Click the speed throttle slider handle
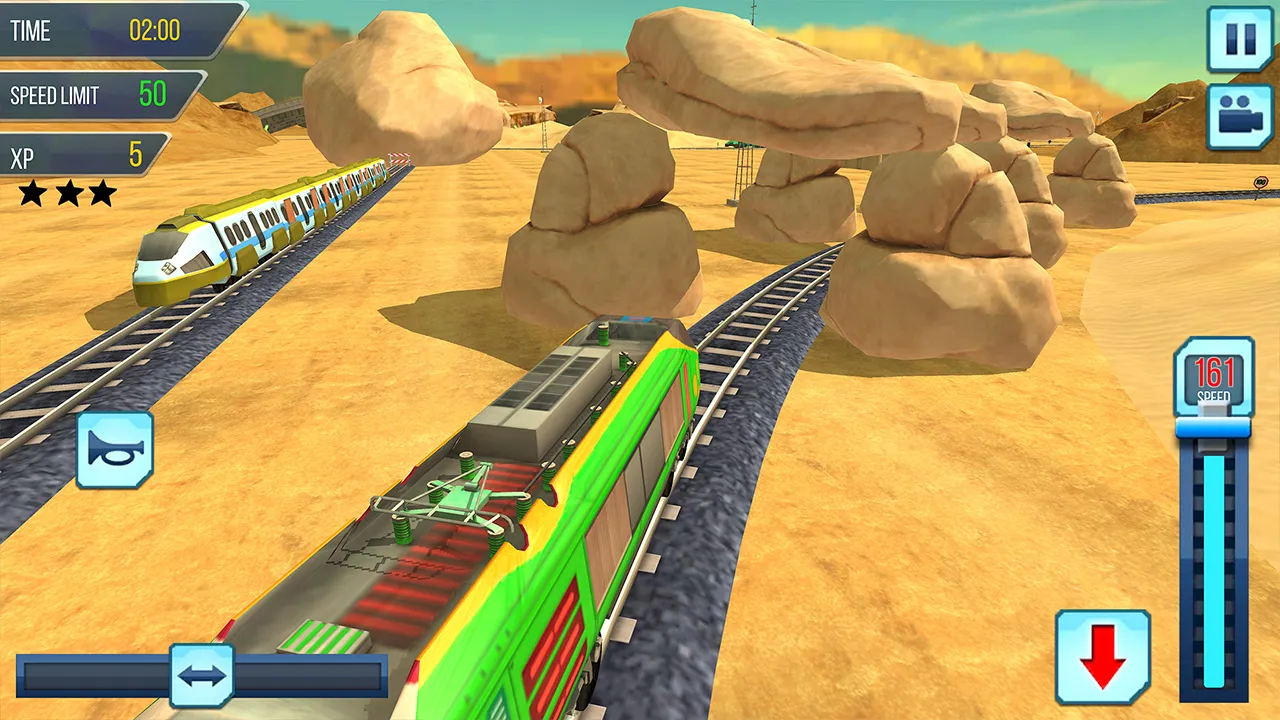Viewport: 1280px width, 720px height. pos(1213,428)
